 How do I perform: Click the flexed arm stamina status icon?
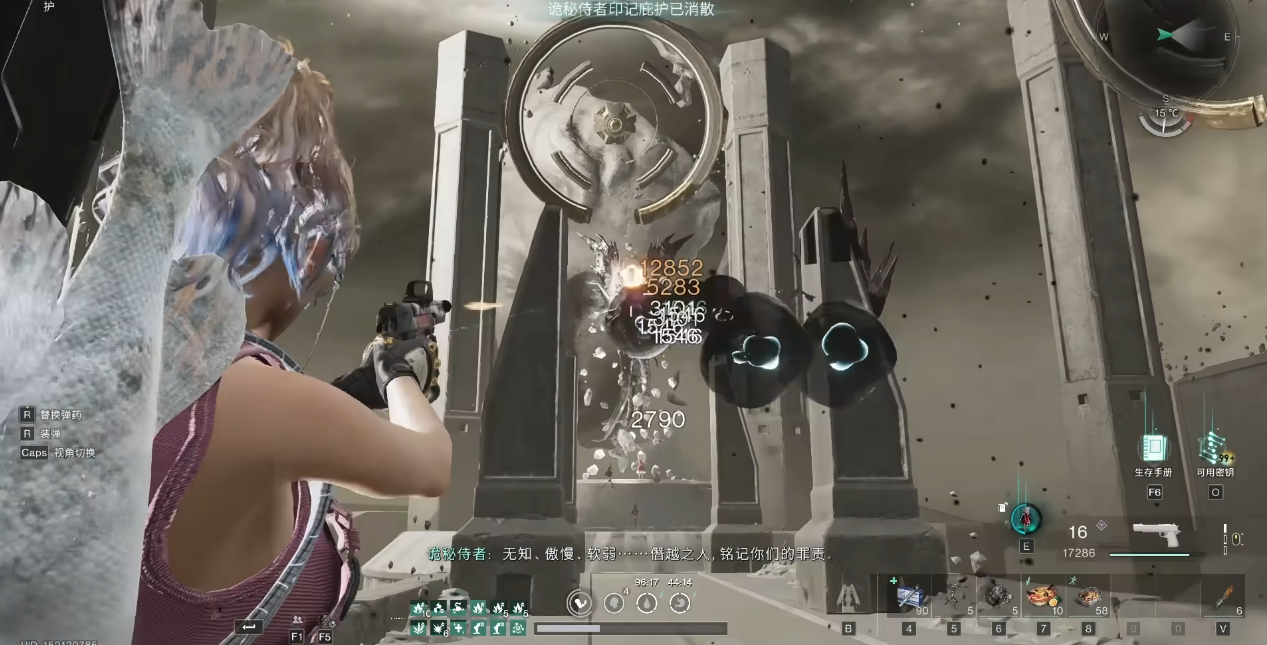(x=579, y=602)
